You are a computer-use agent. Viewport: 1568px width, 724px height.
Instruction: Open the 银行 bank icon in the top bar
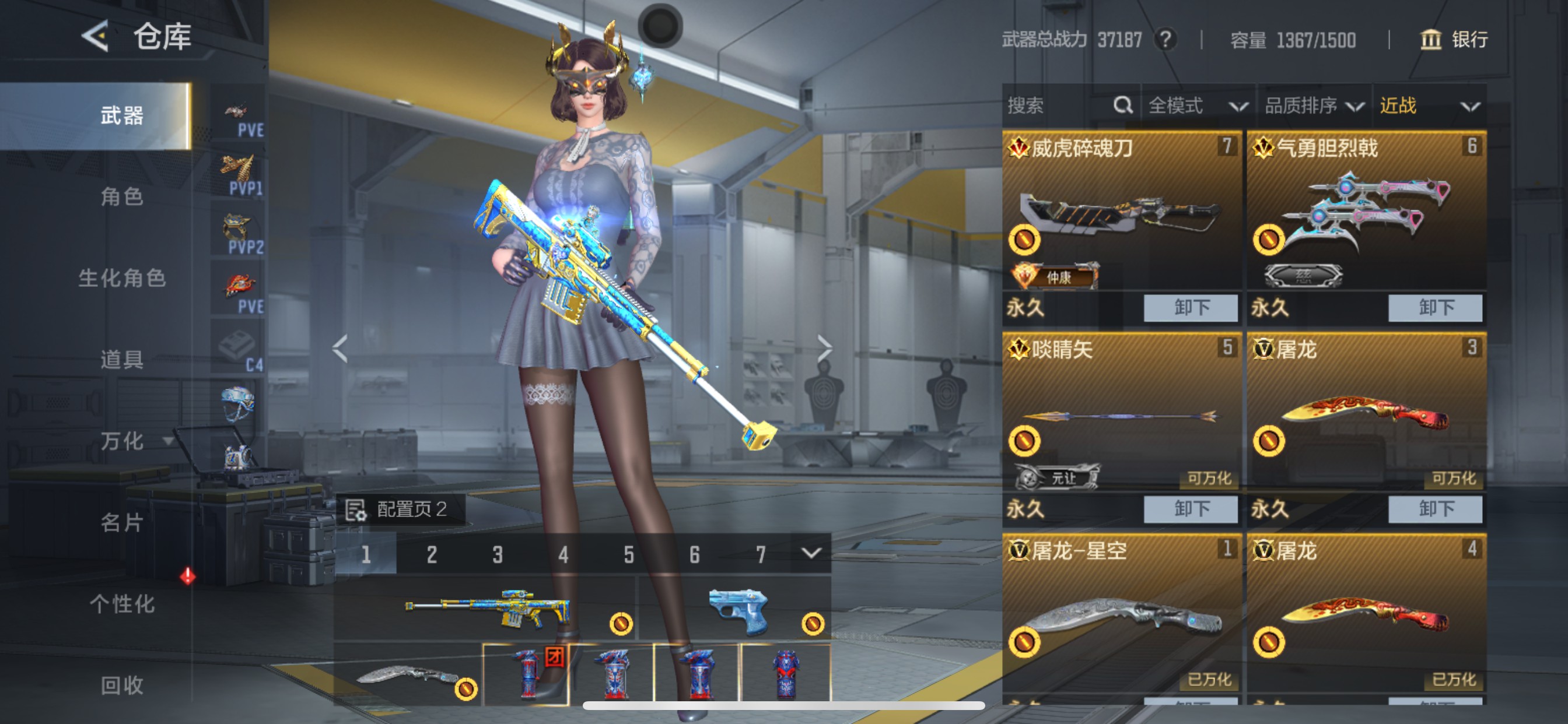(x=1431, y=40)
